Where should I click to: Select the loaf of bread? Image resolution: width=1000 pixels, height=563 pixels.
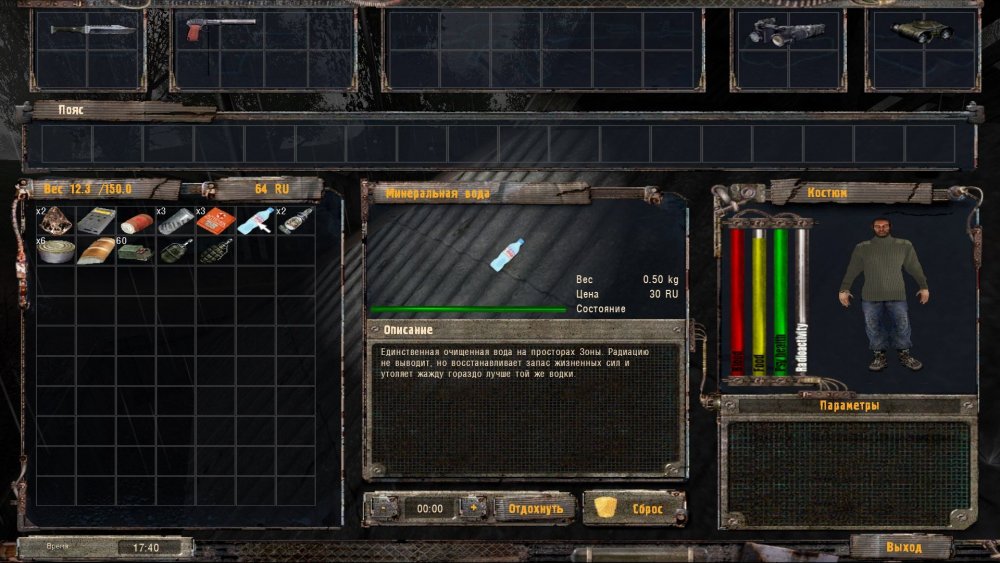(95, 251)
